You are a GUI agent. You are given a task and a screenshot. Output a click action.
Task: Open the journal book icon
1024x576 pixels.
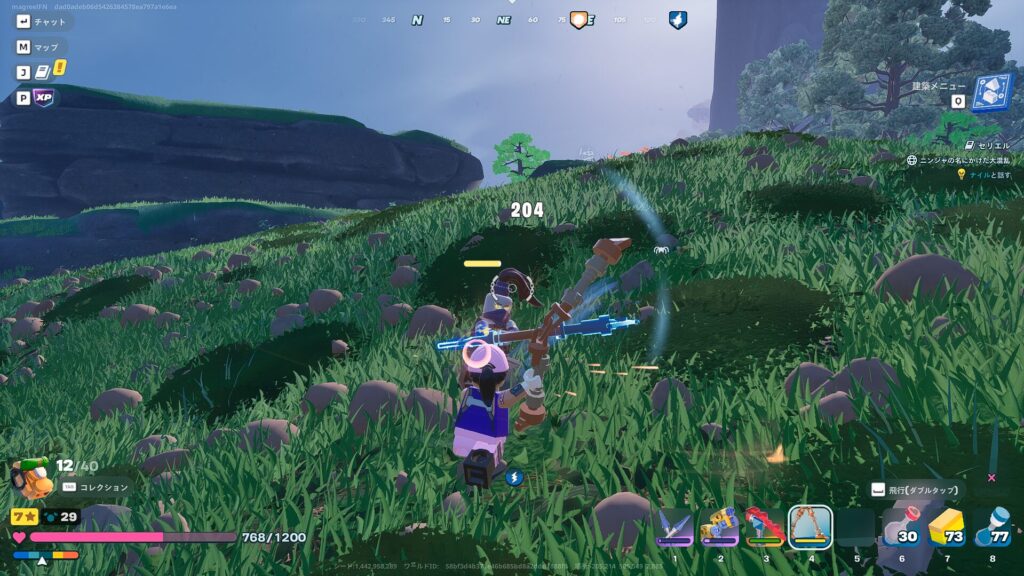click(x=42, y=72)
